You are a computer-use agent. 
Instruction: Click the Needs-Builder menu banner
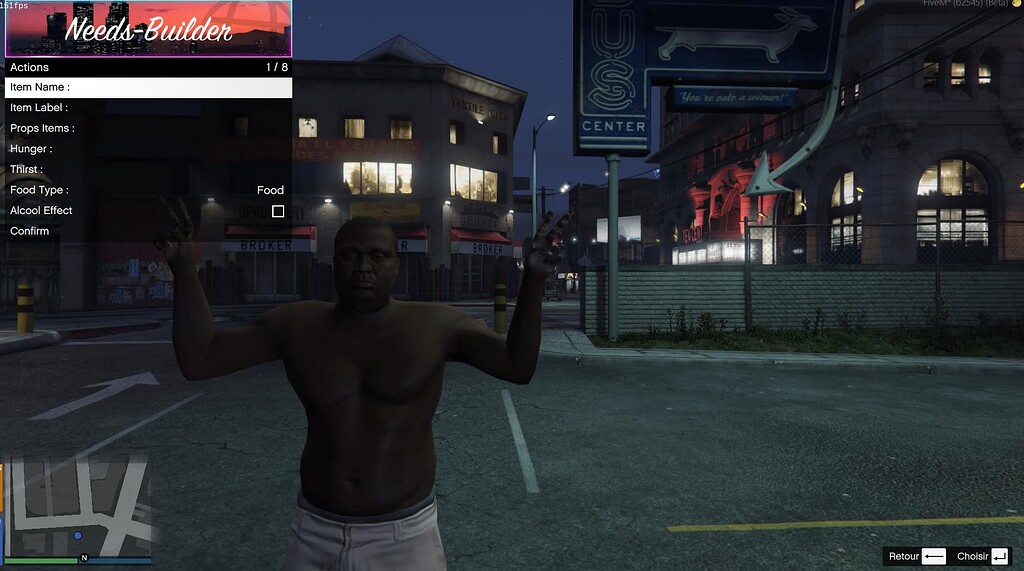click(148, 29)
